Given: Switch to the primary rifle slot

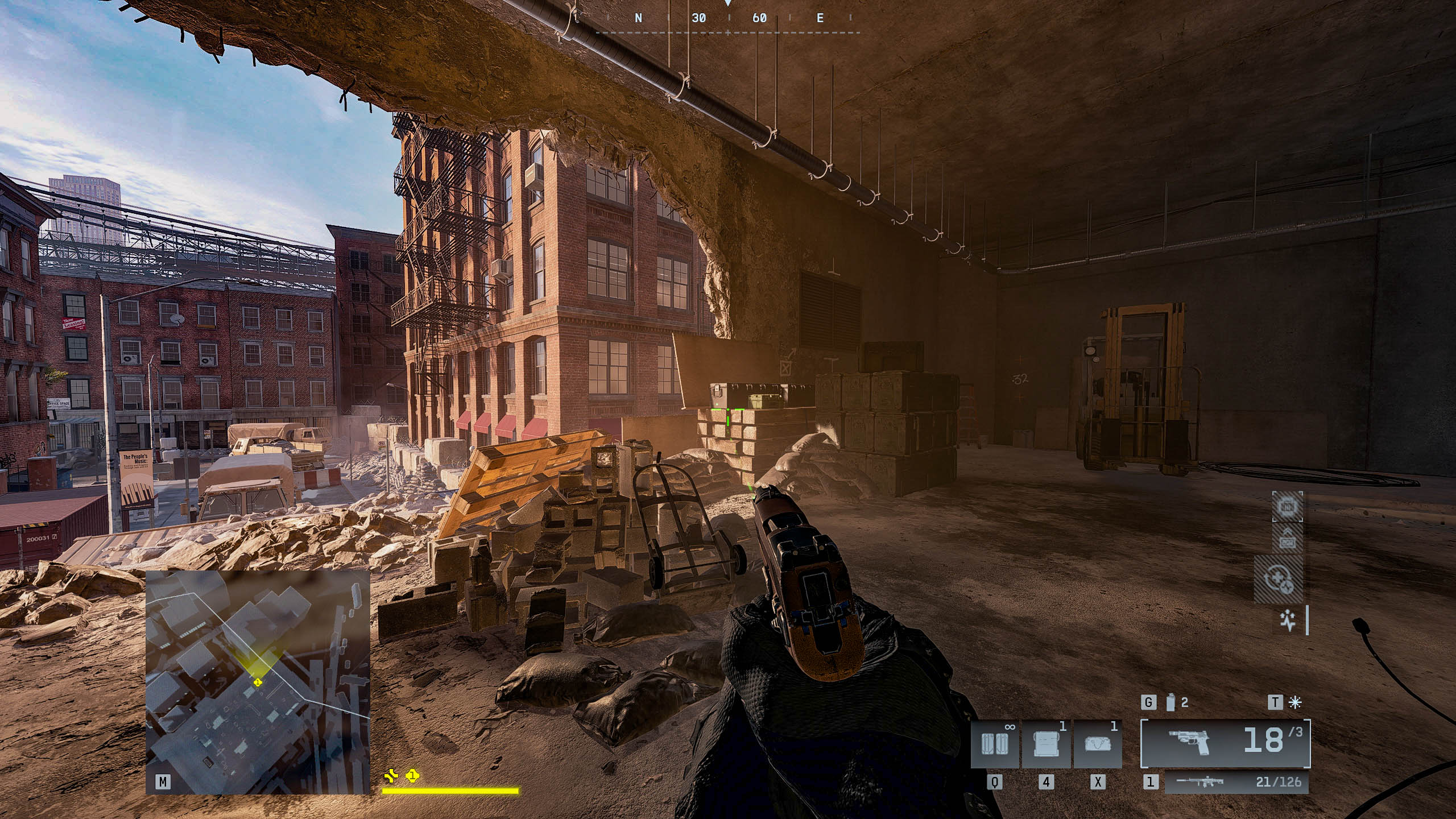Looking at the screenshot, I should [x=1236, y=782].
